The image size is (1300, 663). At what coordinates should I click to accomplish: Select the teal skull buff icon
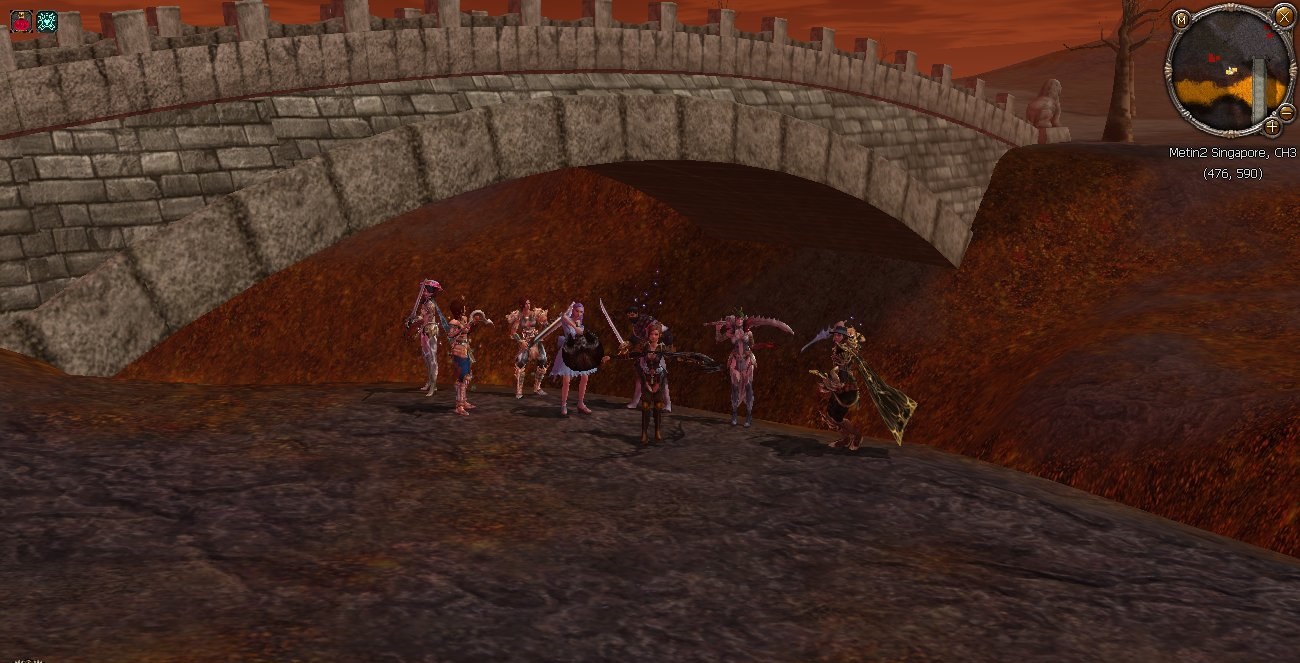point(46,21)
